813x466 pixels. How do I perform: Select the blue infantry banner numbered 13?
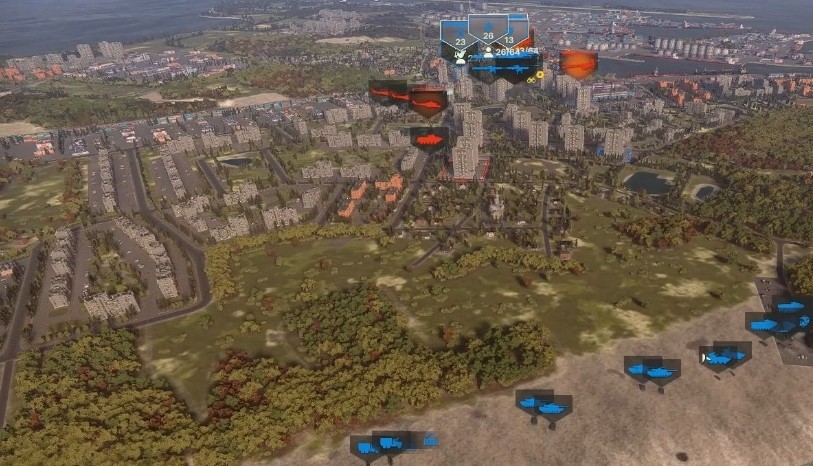[x=512, y=38]
